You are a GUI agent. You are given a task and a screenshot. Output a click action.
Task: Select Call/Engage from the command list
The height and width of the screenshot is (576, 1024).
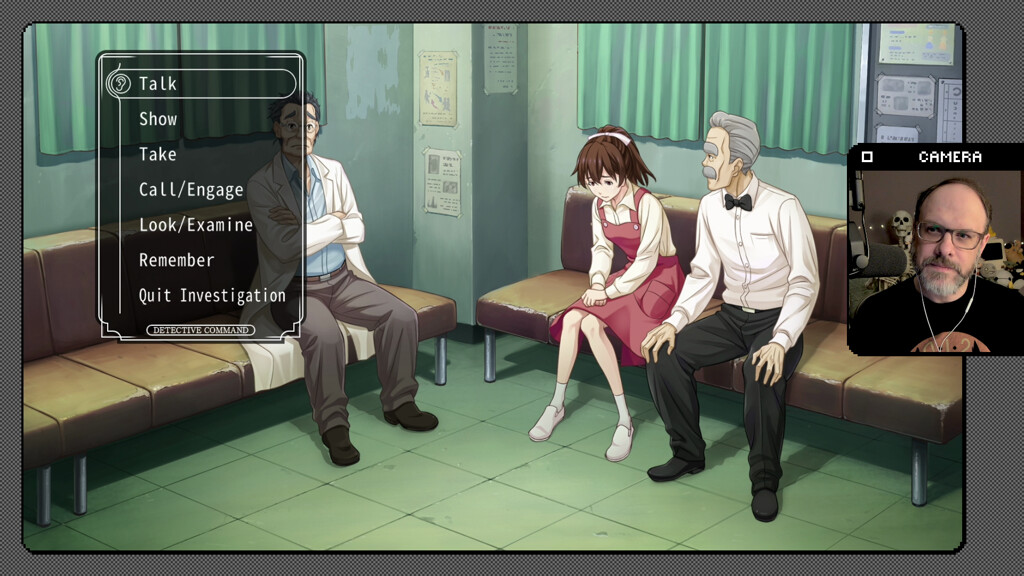[x=191, y=190]
